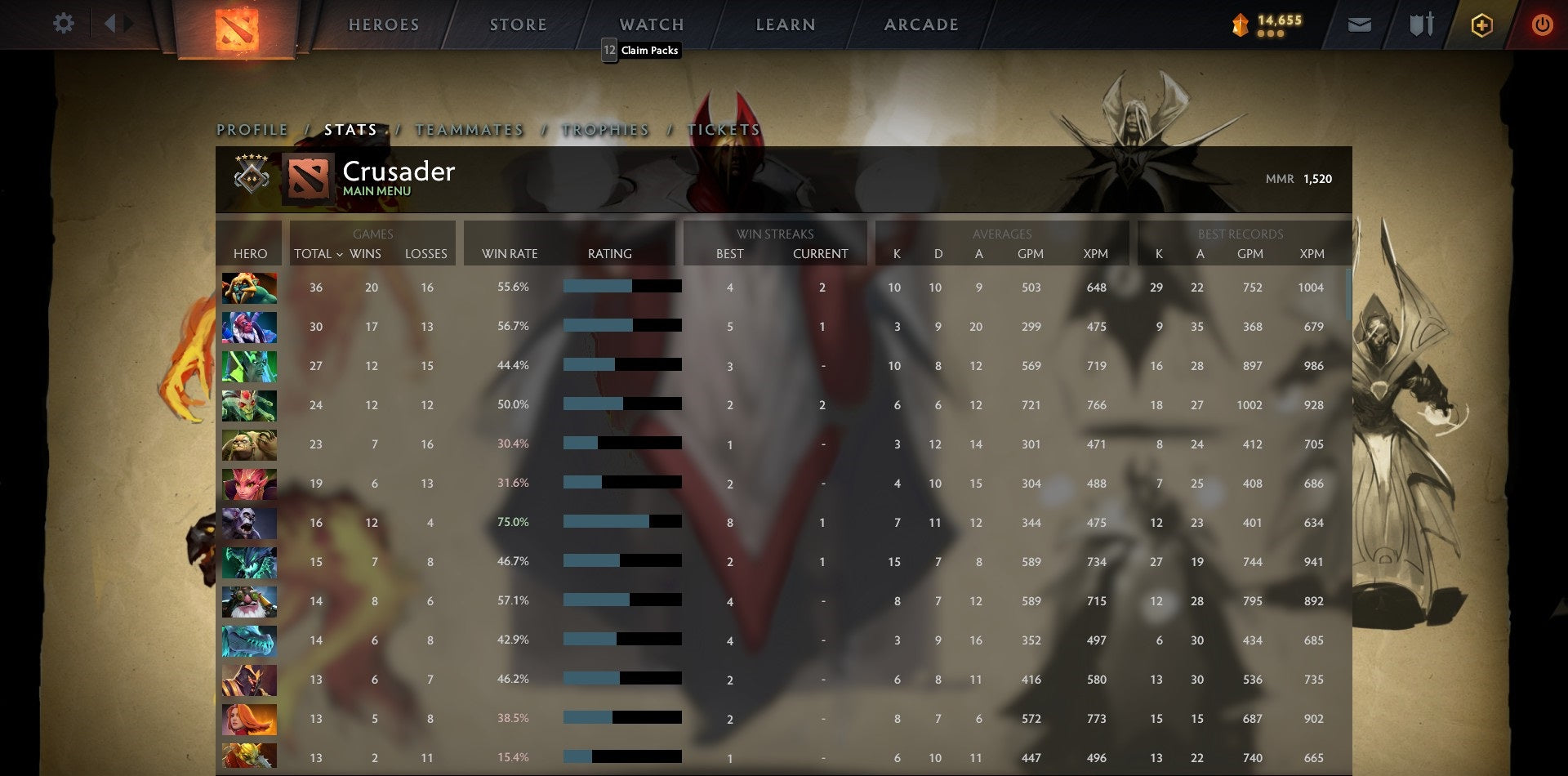
Task: Open the WATCH menu
Action: [x=652, y=24]
